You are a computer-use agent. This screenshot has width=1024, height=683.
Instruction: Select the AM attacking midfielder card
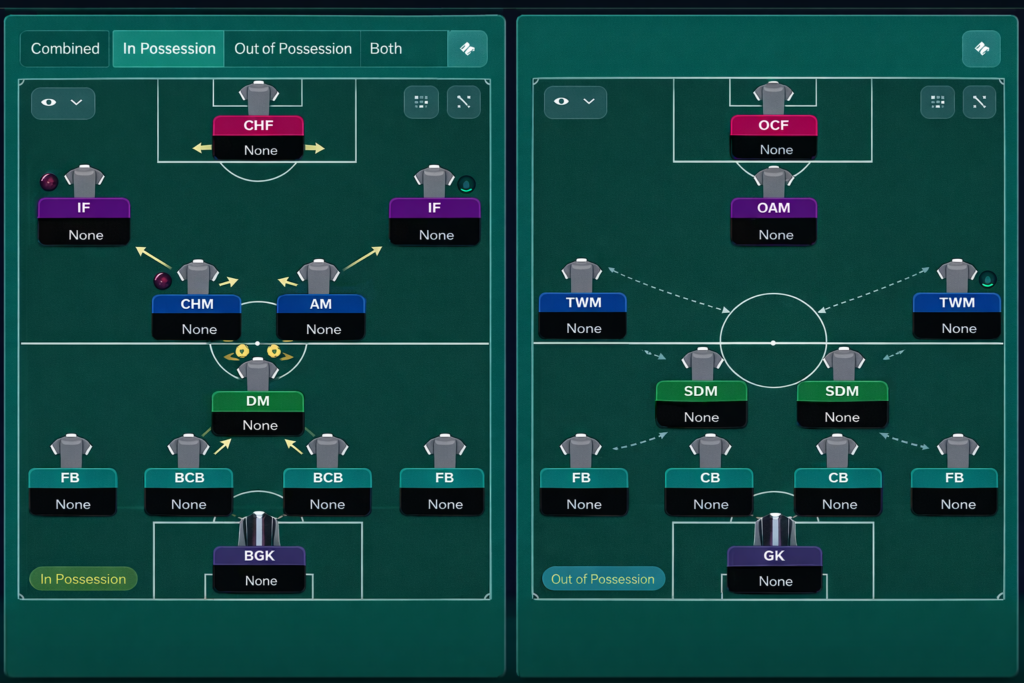(321, 316)
